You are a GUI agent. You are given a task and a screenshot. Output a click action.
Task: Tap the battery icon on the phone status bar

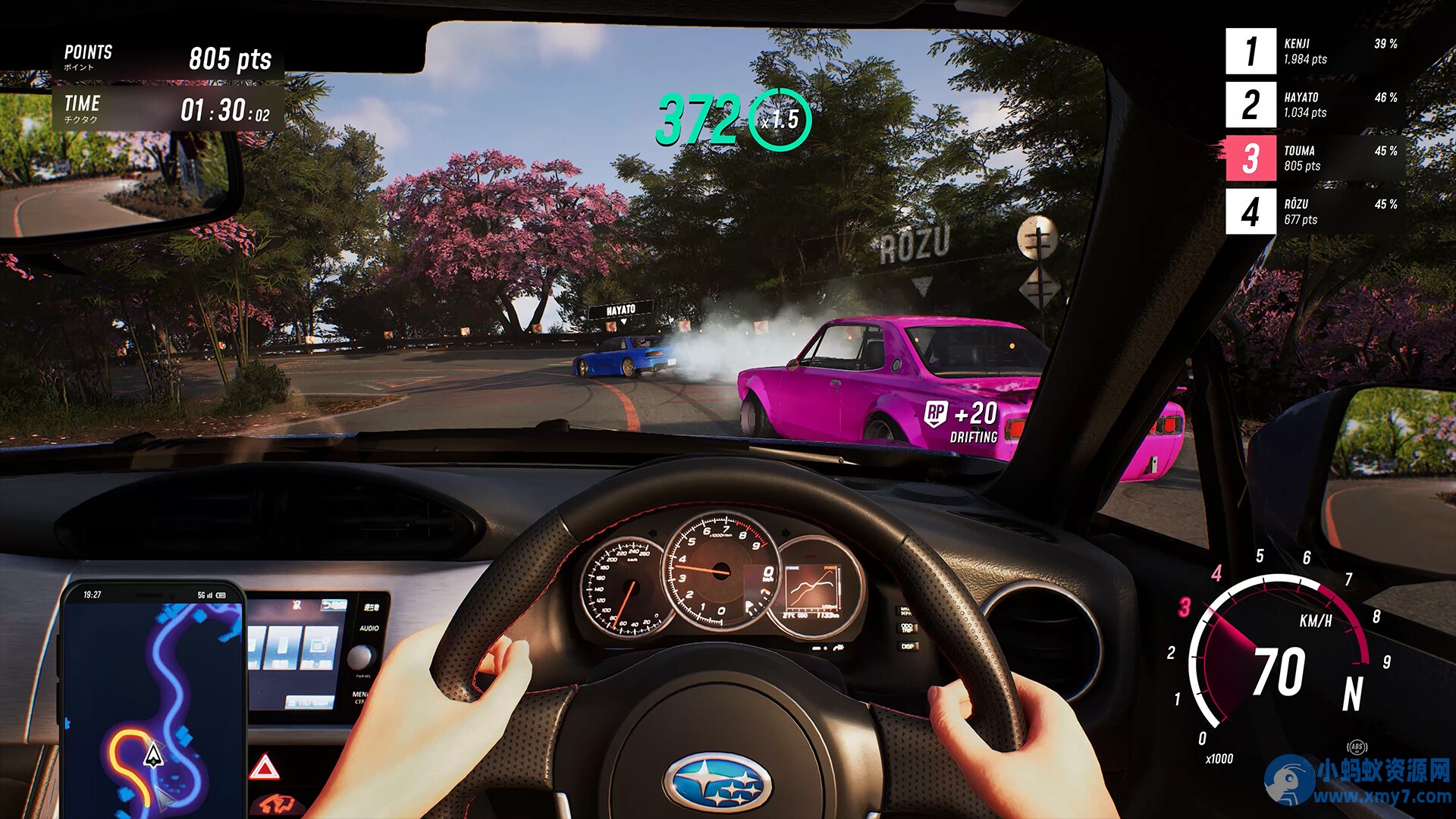pyautogui.click(x=220, y=595)
